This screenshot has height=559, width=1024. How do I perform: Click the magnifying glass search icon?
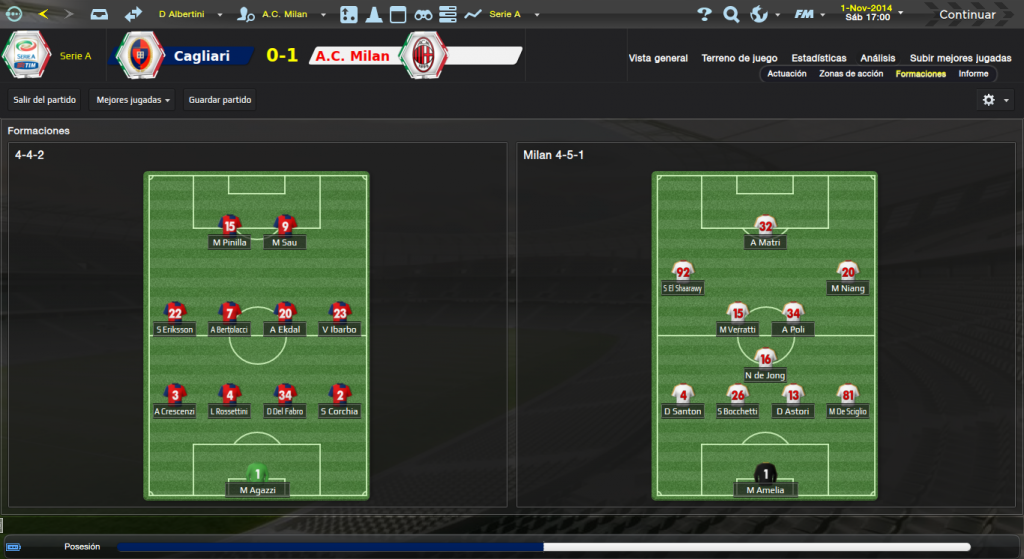coord(731,14)
